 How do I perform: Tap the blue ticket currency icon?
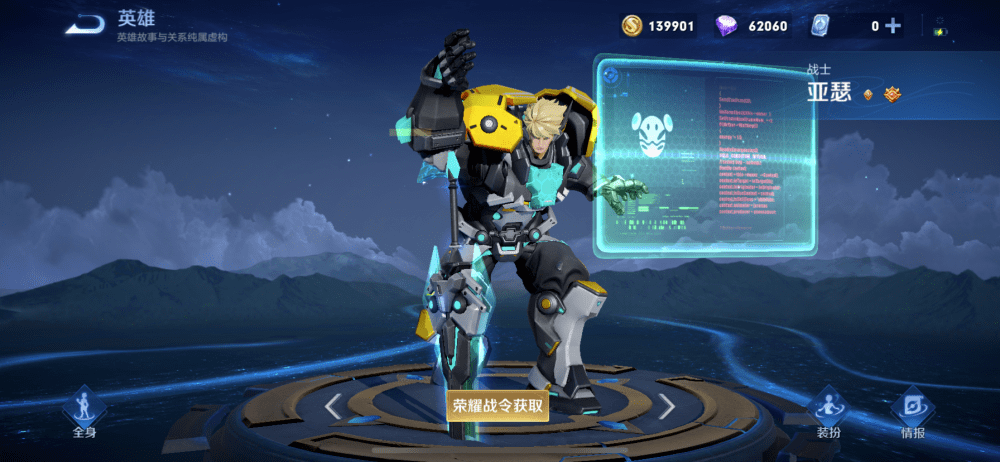click(x=820, y=26)
